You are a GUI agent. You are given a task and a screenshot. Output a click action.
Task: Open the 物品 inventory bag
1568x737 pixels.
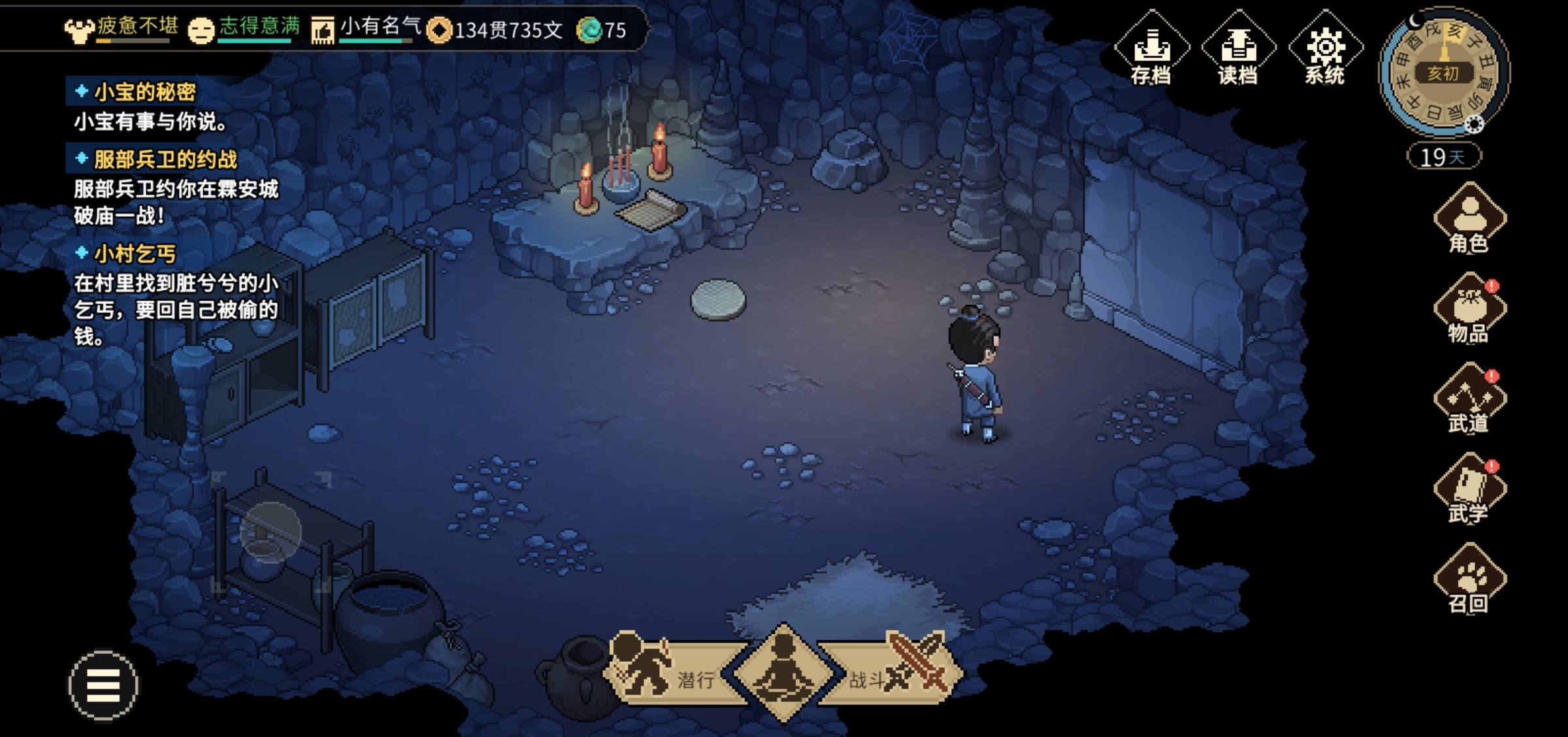[x=1469, y=310]
